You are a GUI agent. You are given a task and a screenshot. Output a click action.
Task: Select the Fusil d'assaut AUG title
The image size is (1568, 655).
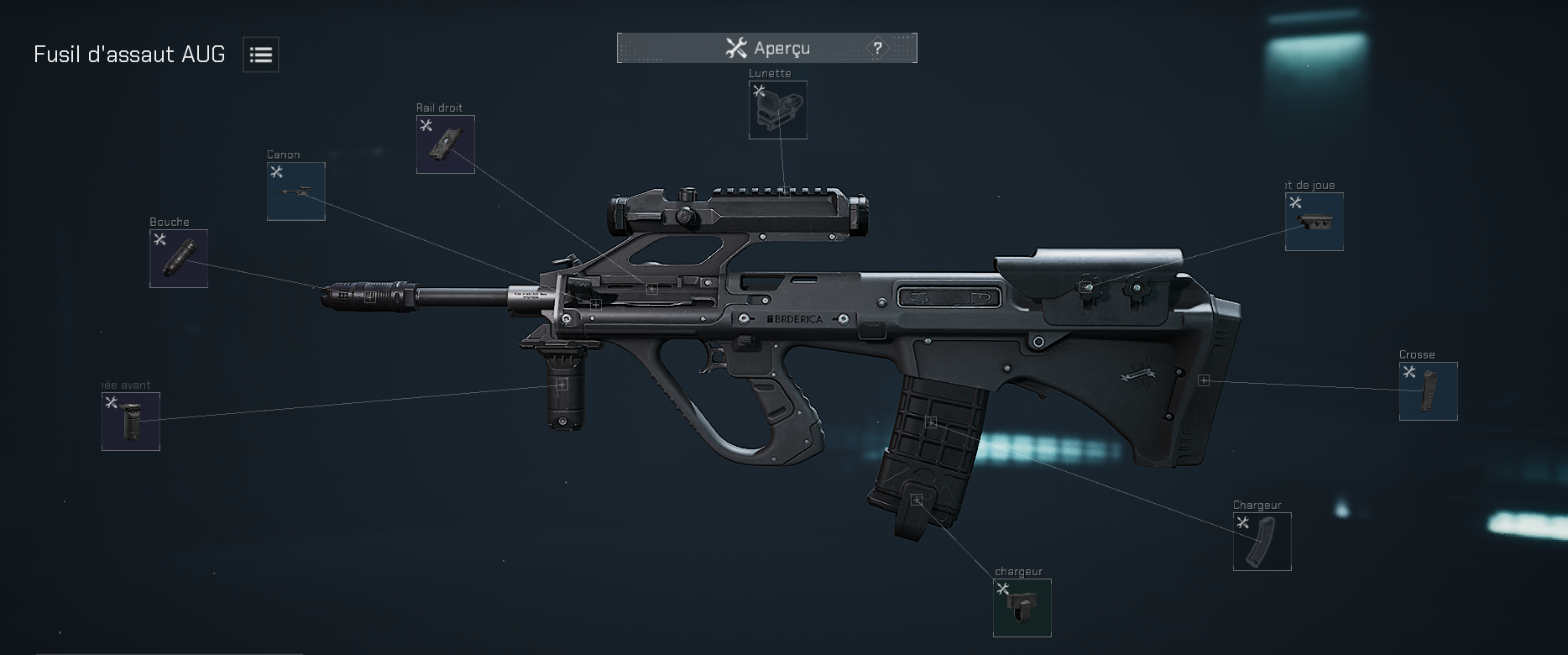pyautogui.click(x=129, y=54)
